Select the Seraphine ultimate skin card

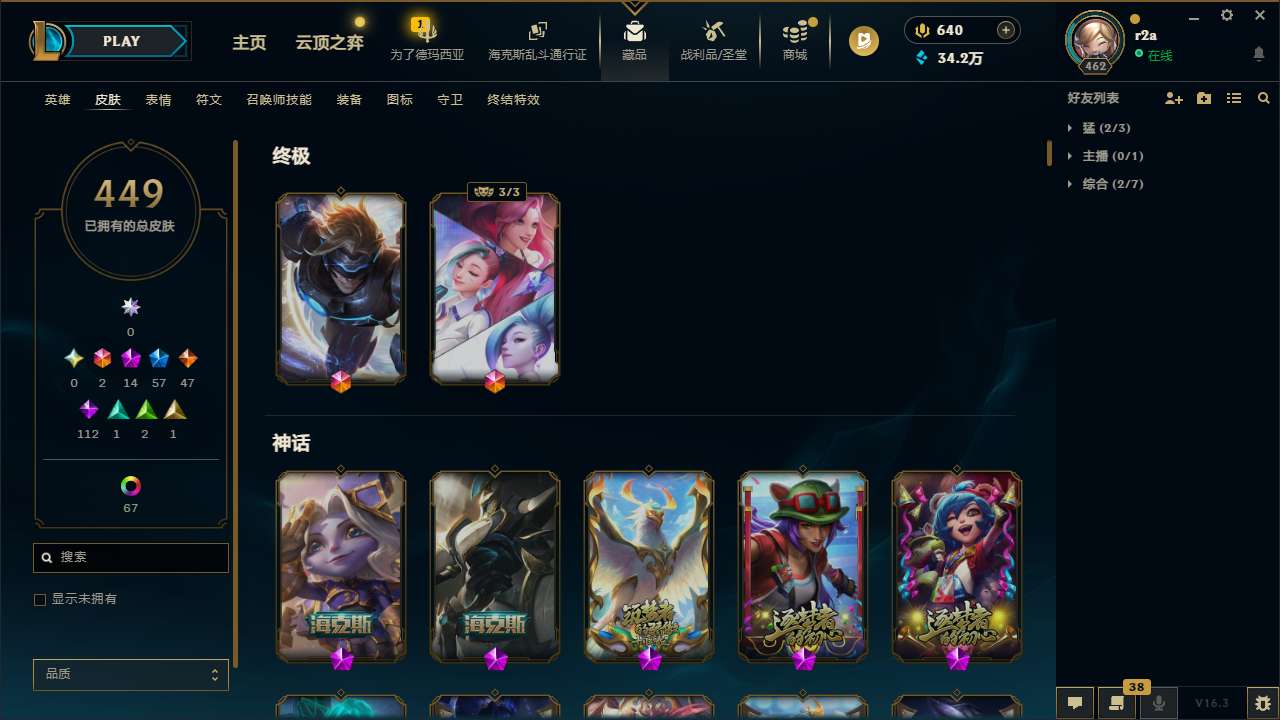click(x=494, y=288)
